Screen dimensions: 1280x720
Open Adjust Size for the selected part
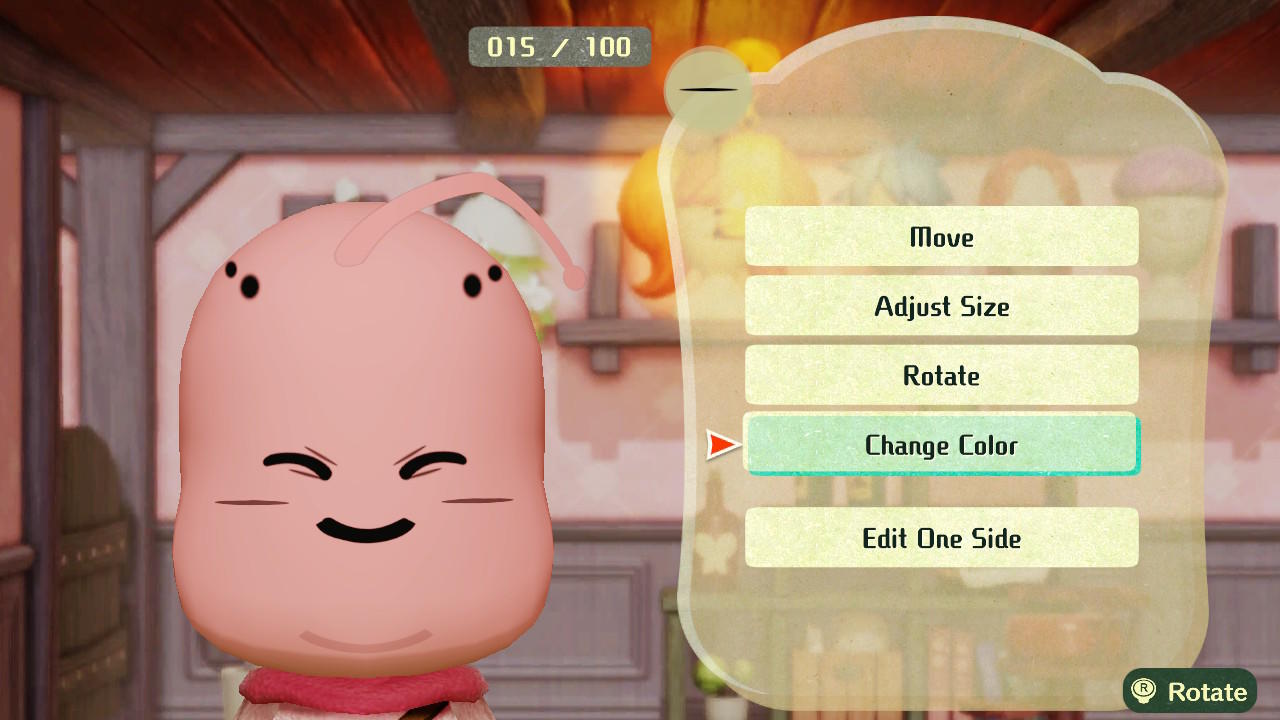tap(941, 307)
